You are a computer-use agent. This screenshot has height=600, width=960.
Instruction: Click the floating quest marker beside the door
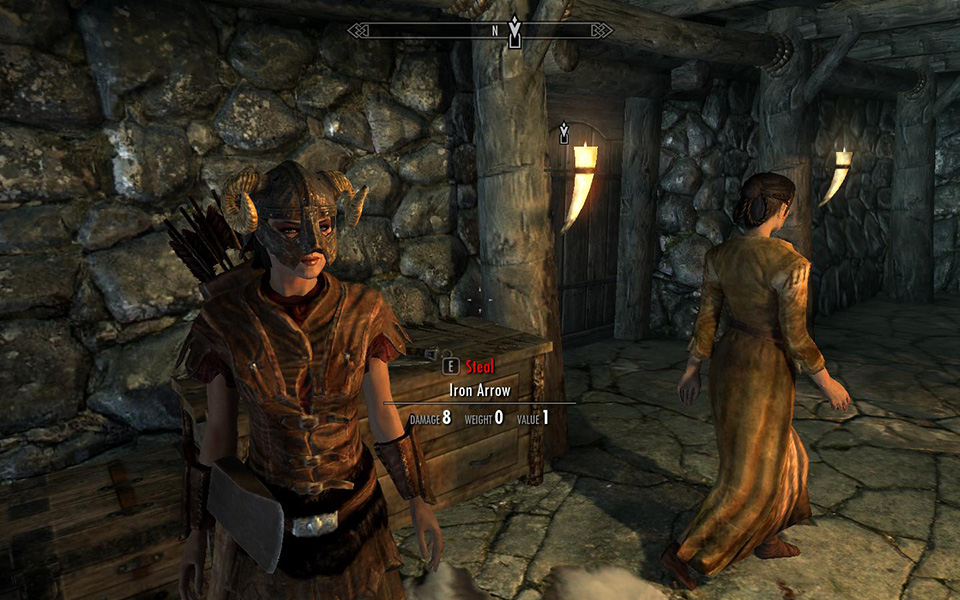click(x=564, y=132)
